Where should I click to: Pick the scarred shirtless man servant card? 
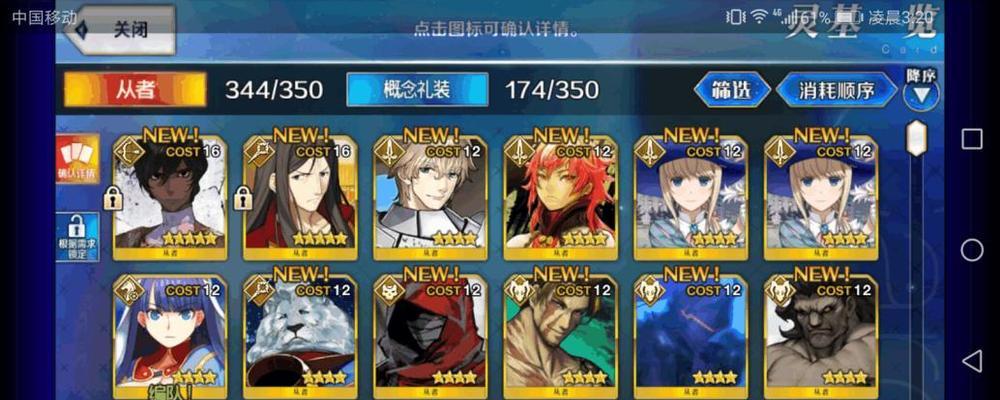pyautogui.click(x=561, y=335)
